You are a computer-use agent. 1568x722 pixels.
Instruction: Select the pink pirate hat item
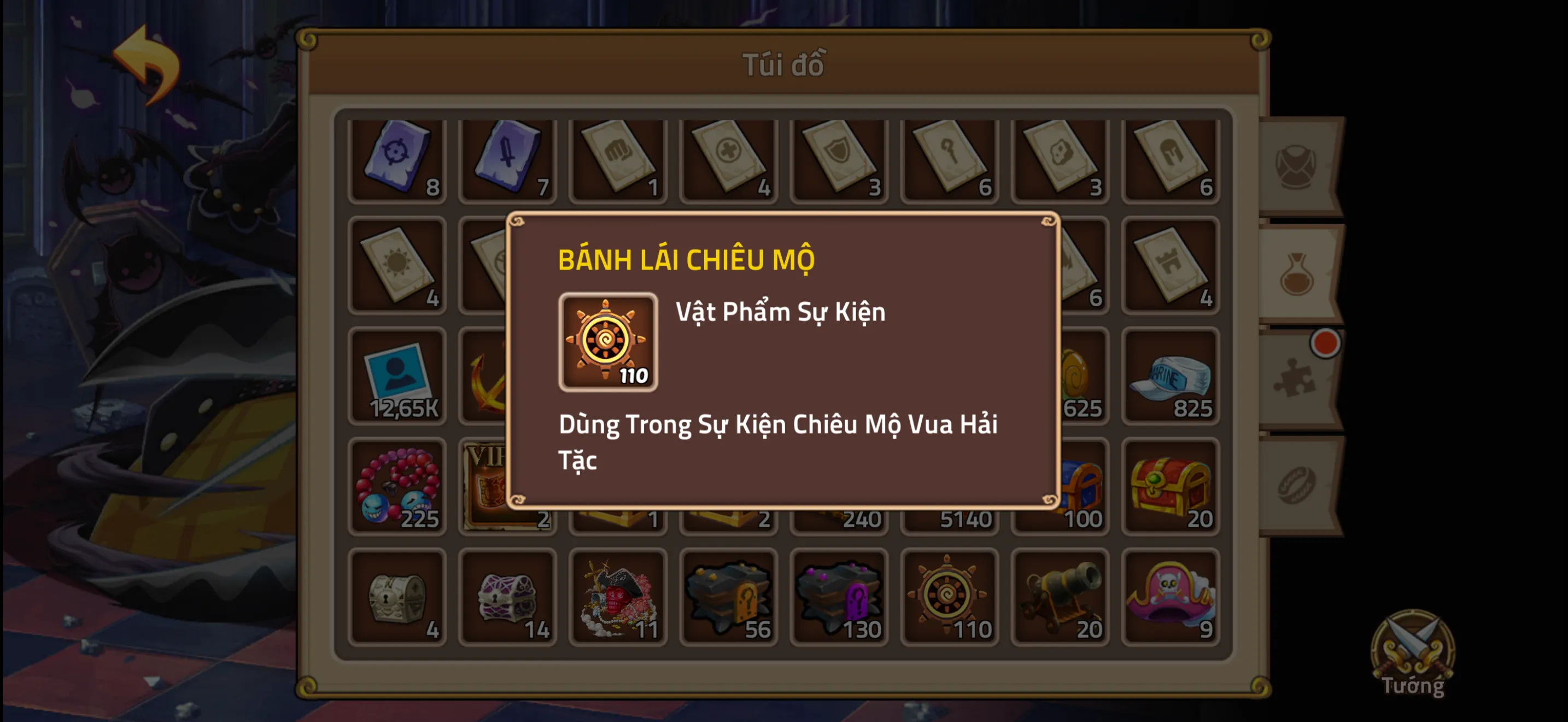point(1170,597)
